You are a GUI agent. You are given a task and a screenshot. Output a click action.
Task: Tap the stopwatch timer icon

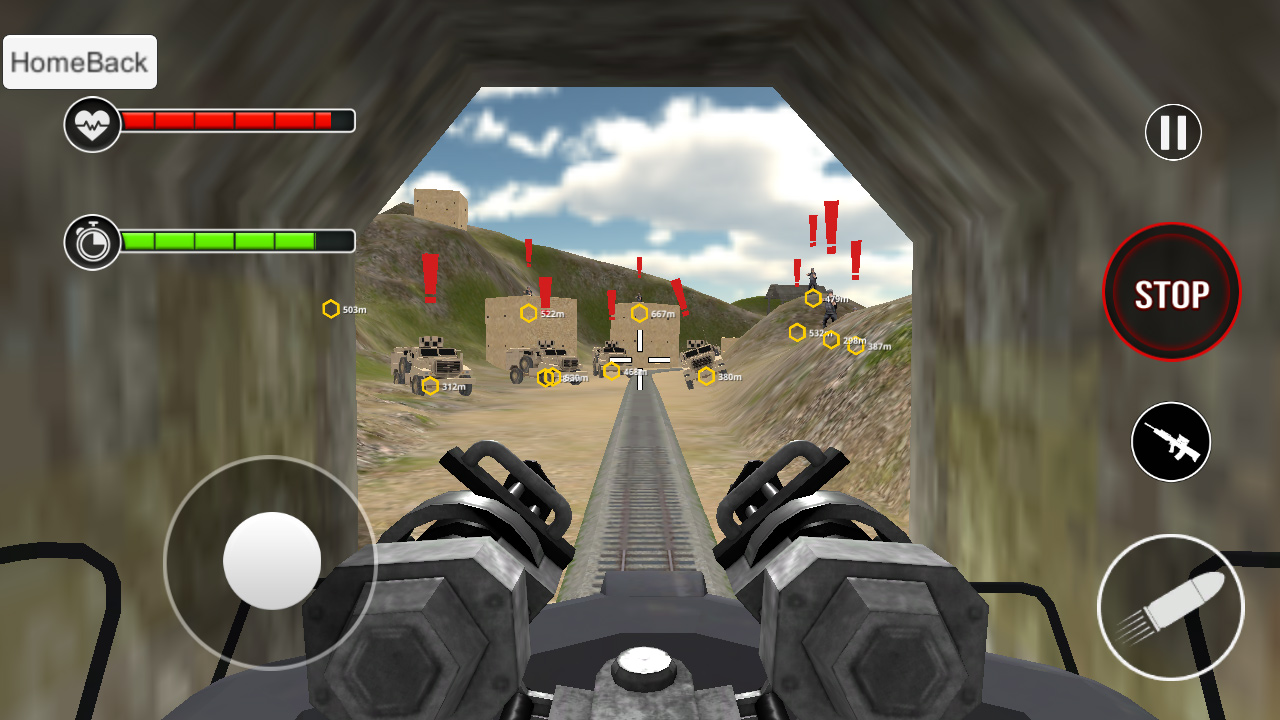(x=91, y=240)
